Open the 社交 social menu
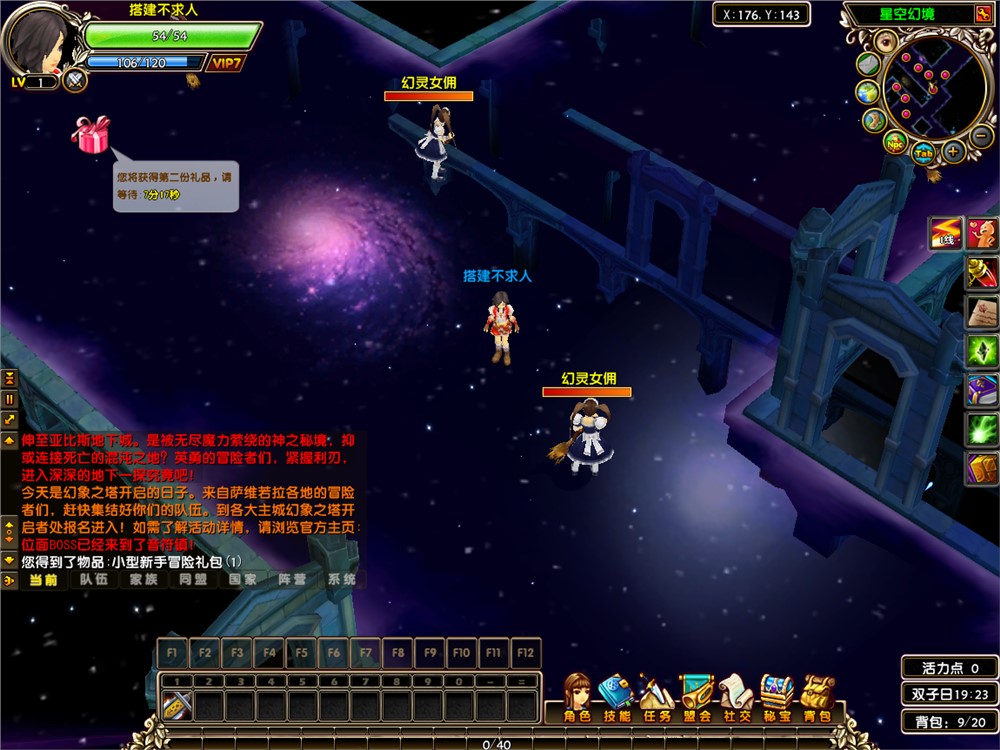 point(737,697)
